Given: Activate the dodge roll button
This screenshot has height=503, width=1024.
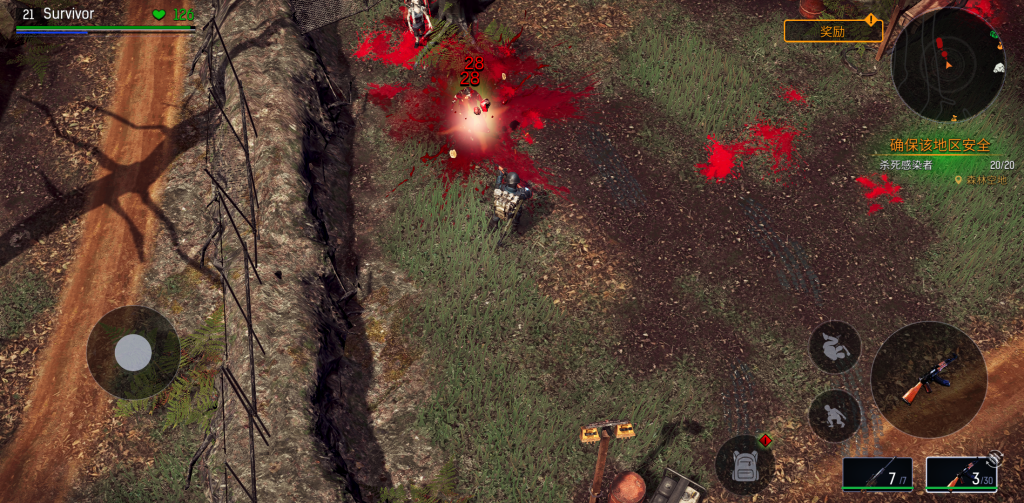Looking at the screenshot, I should 834,347.
